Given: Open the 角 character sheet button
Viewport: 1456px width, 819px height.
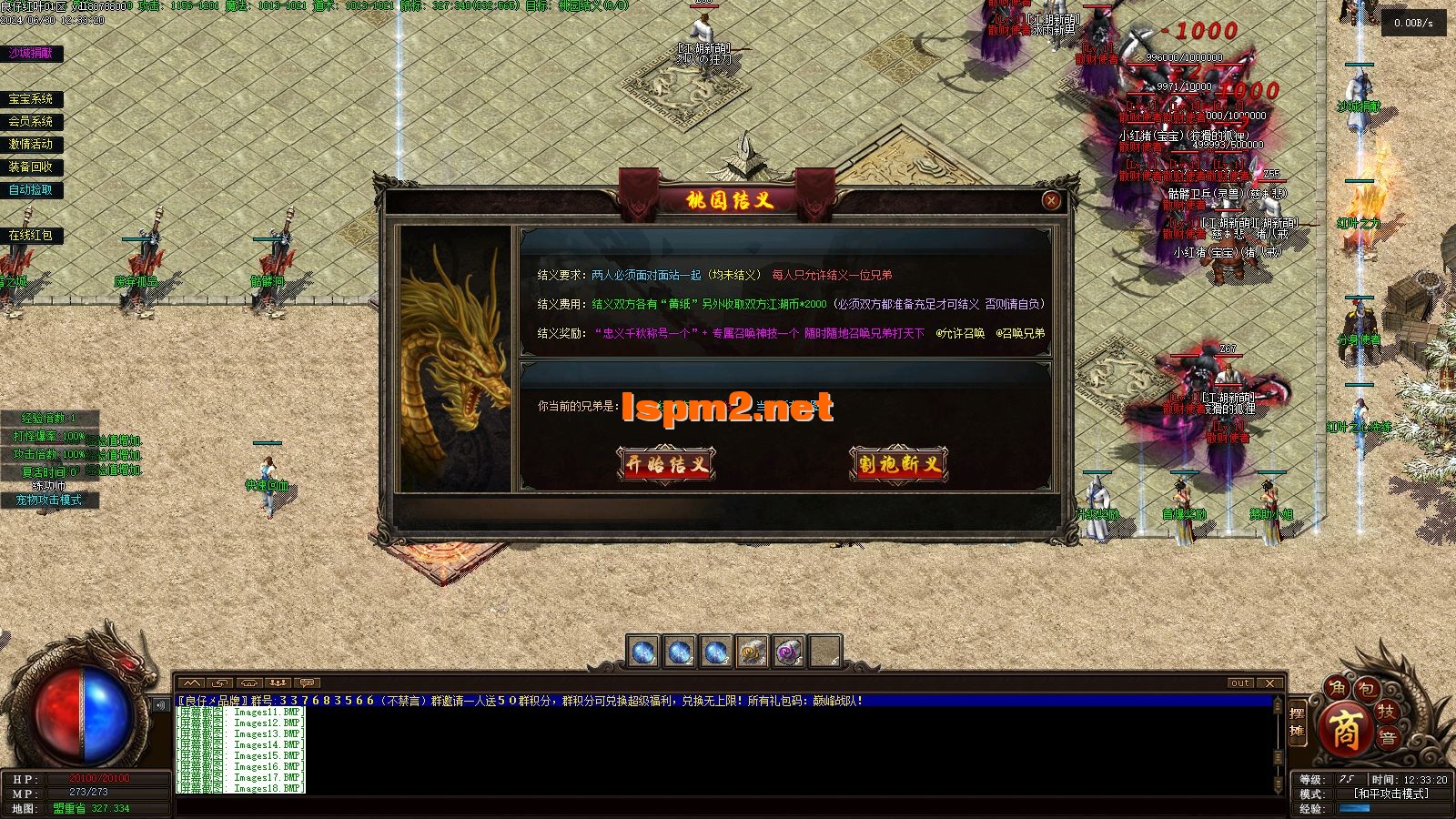Looking at the screenshot, I should [1336, 687].
